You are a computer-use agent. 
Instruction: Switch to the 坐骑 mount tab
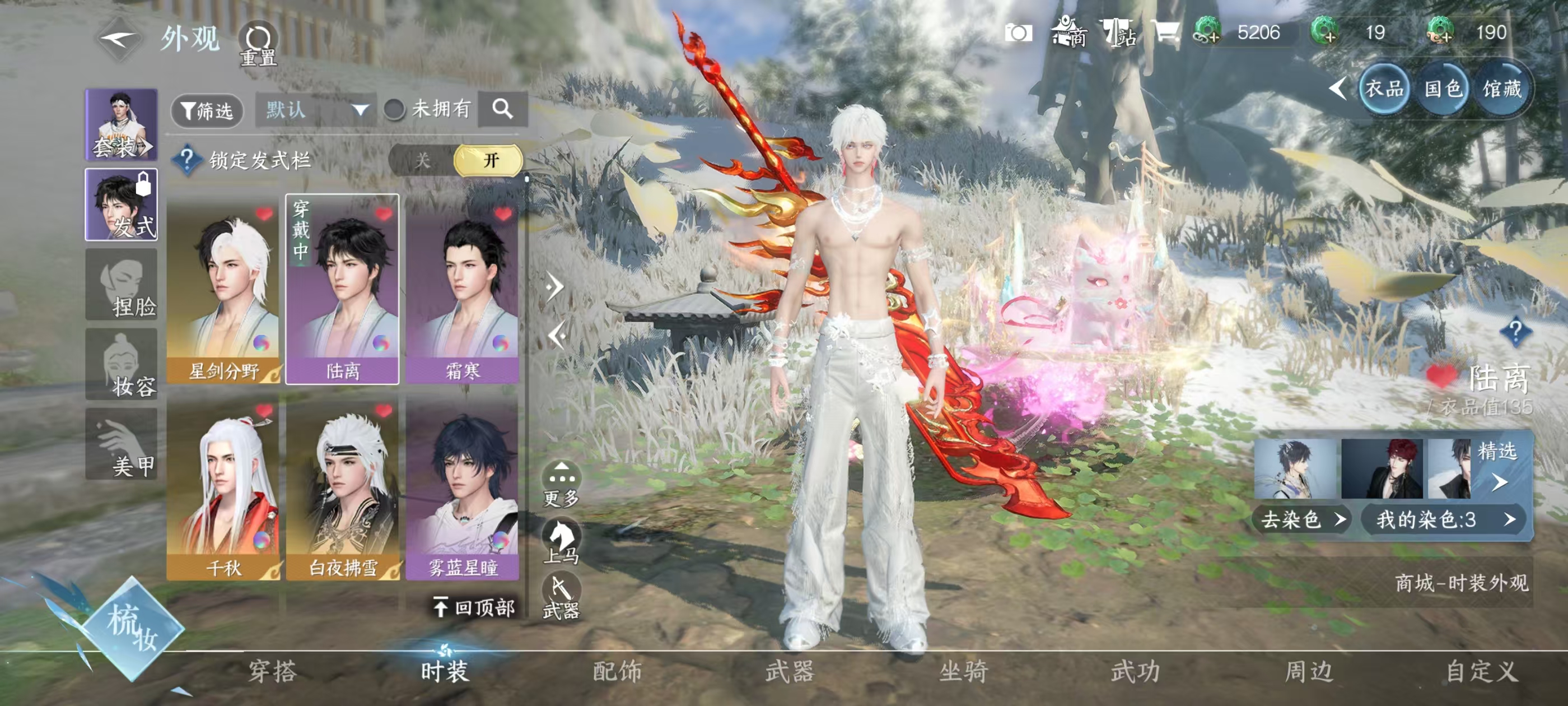[x=963, y=671]
